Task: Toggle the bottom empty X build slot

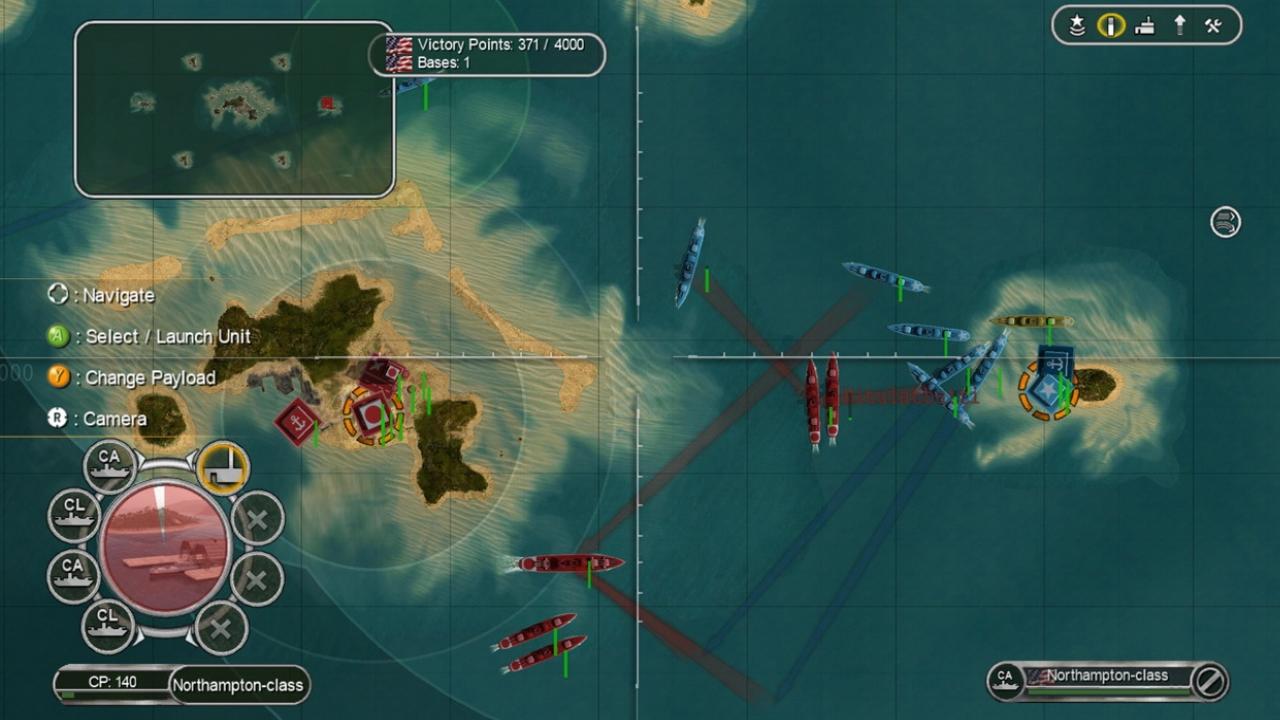Action: [x=222, y=630]
